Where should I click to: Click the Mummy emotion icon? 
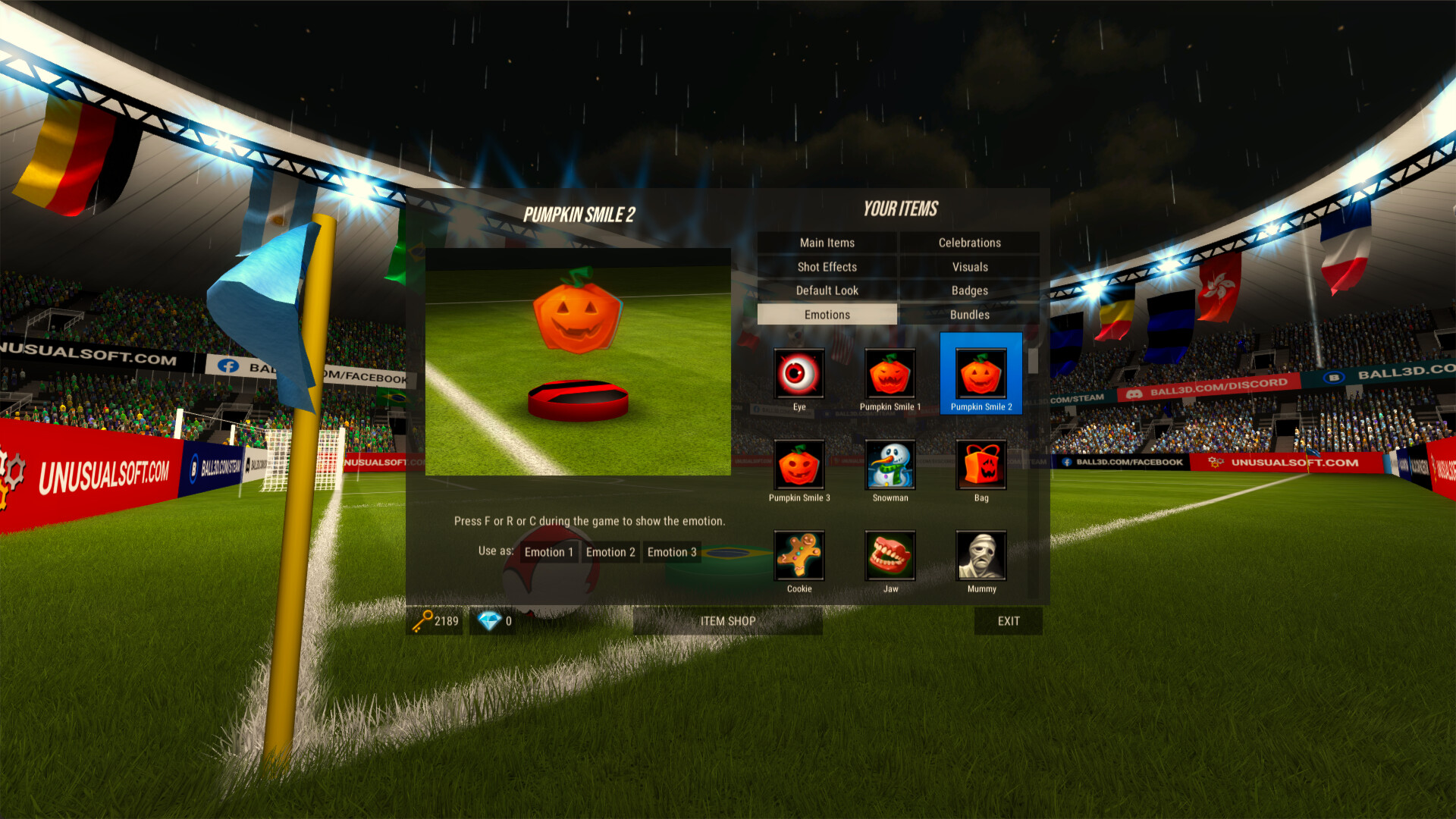981,556
